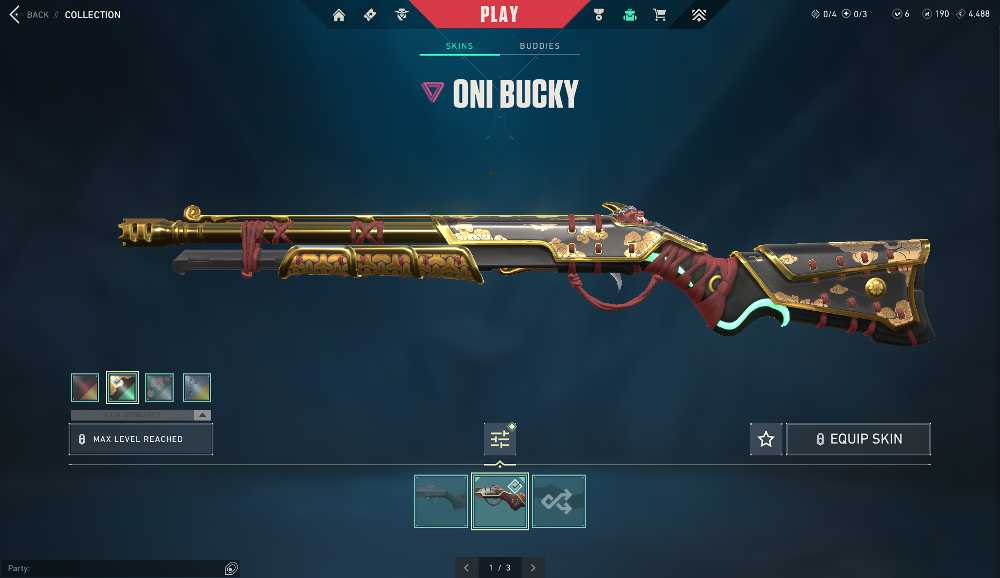This screenshot has height=578, width=1000.
Task: Go back from the Collection screen
Action: [29, 15]
